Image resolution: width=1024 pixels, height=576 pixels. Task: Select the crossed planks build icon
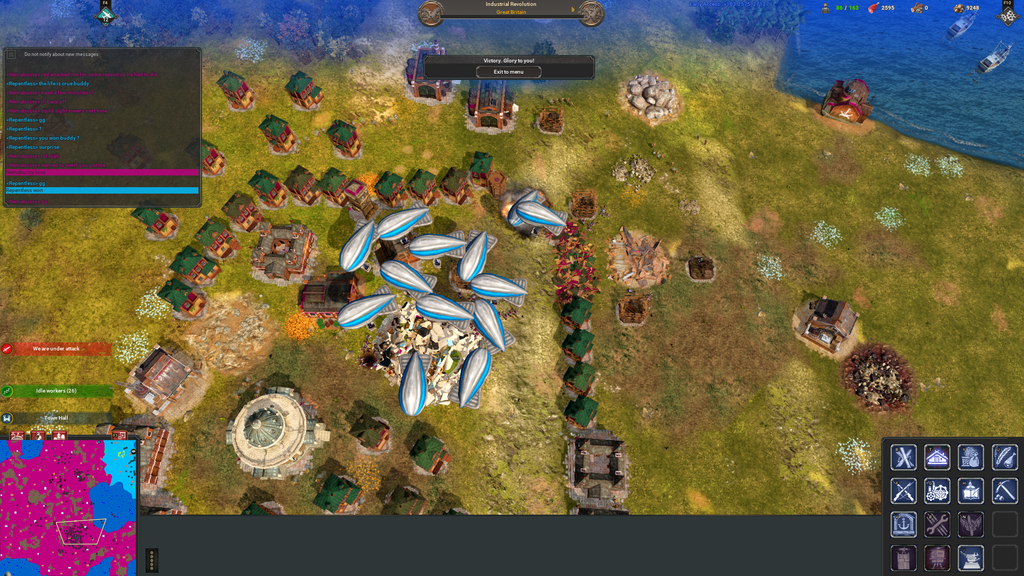[x=904, y=458]
